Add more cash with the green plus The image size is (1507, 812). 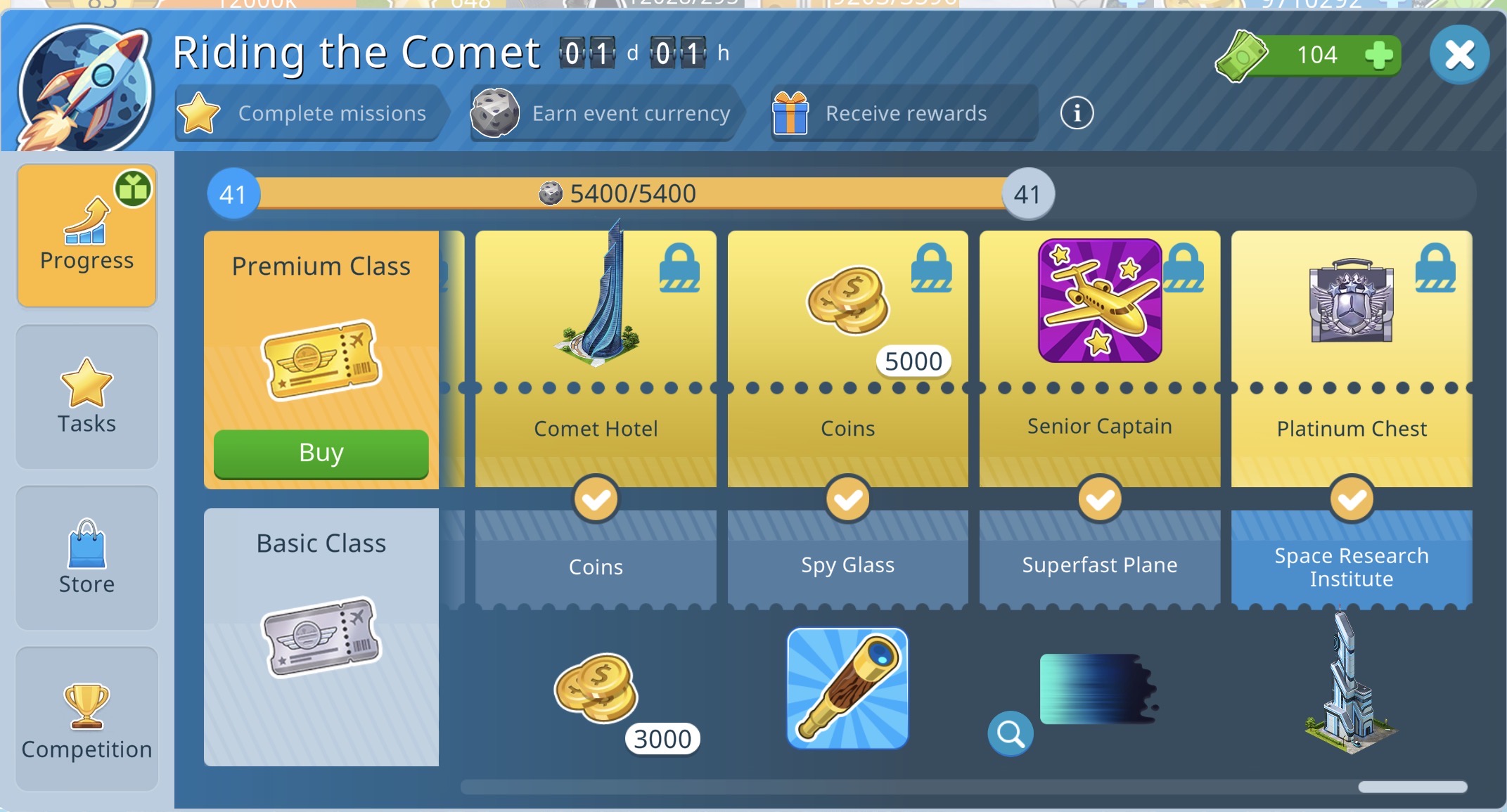(x=1378, y=55)
